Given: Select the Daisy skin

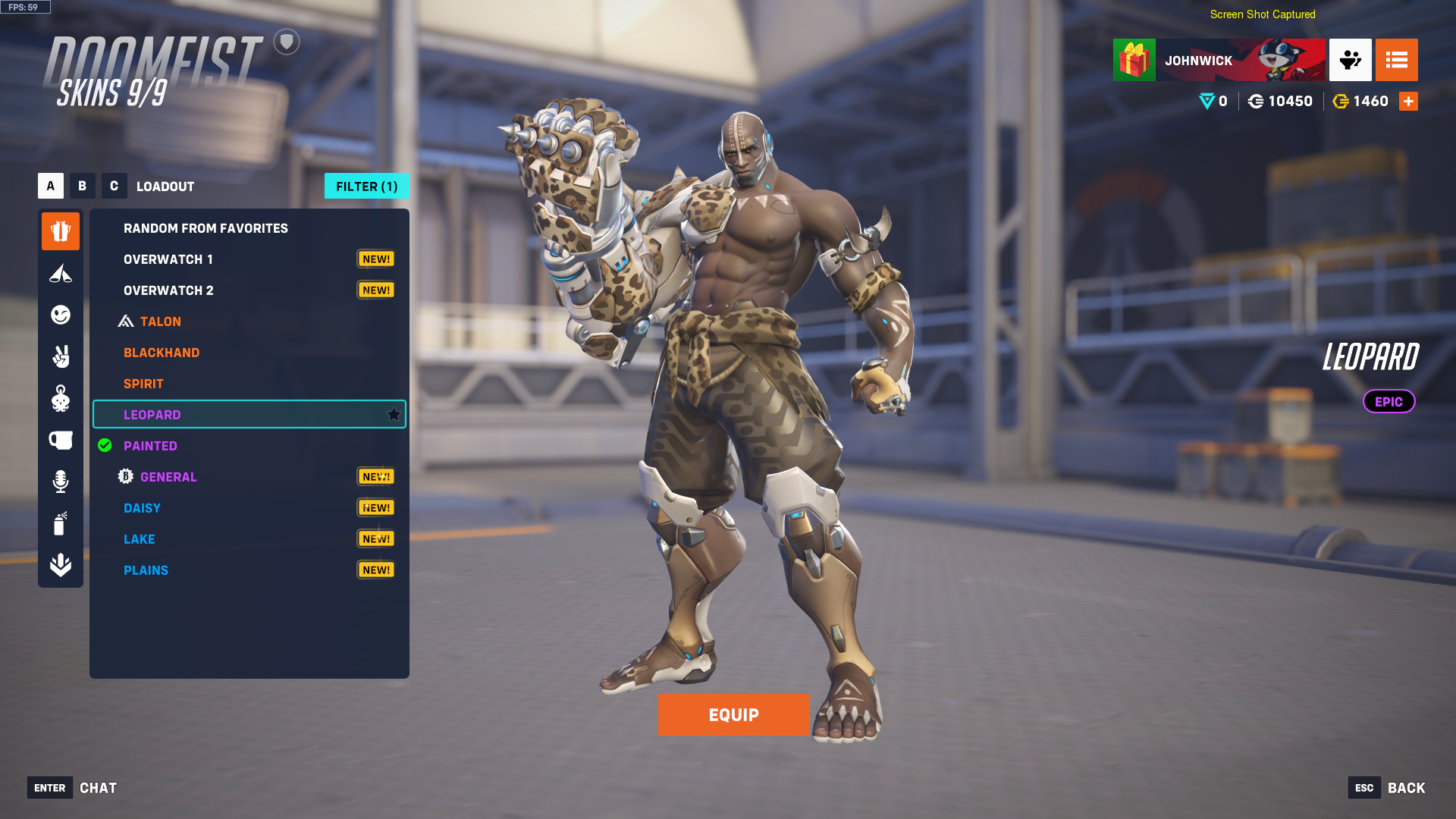Looking at the screenshot, I should pos(142,508).
